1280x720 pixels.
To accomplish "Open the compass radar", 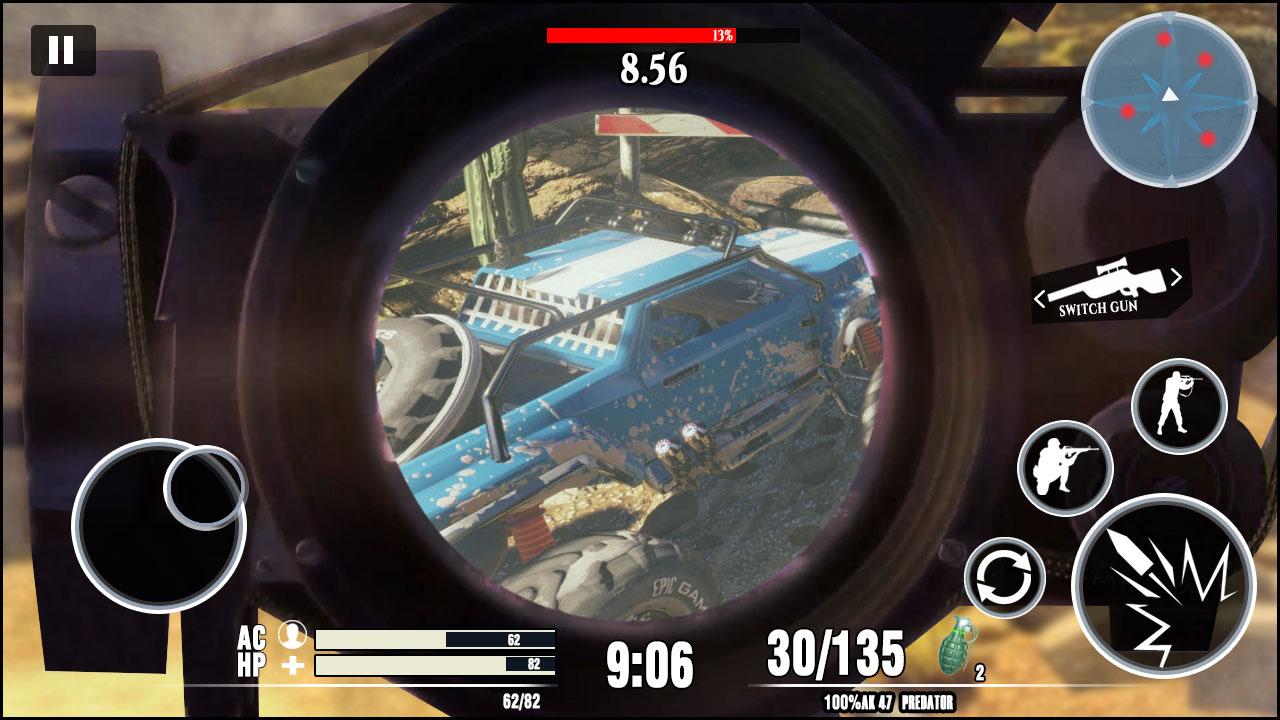I will pyautogui.click(x=1168, y=95).
